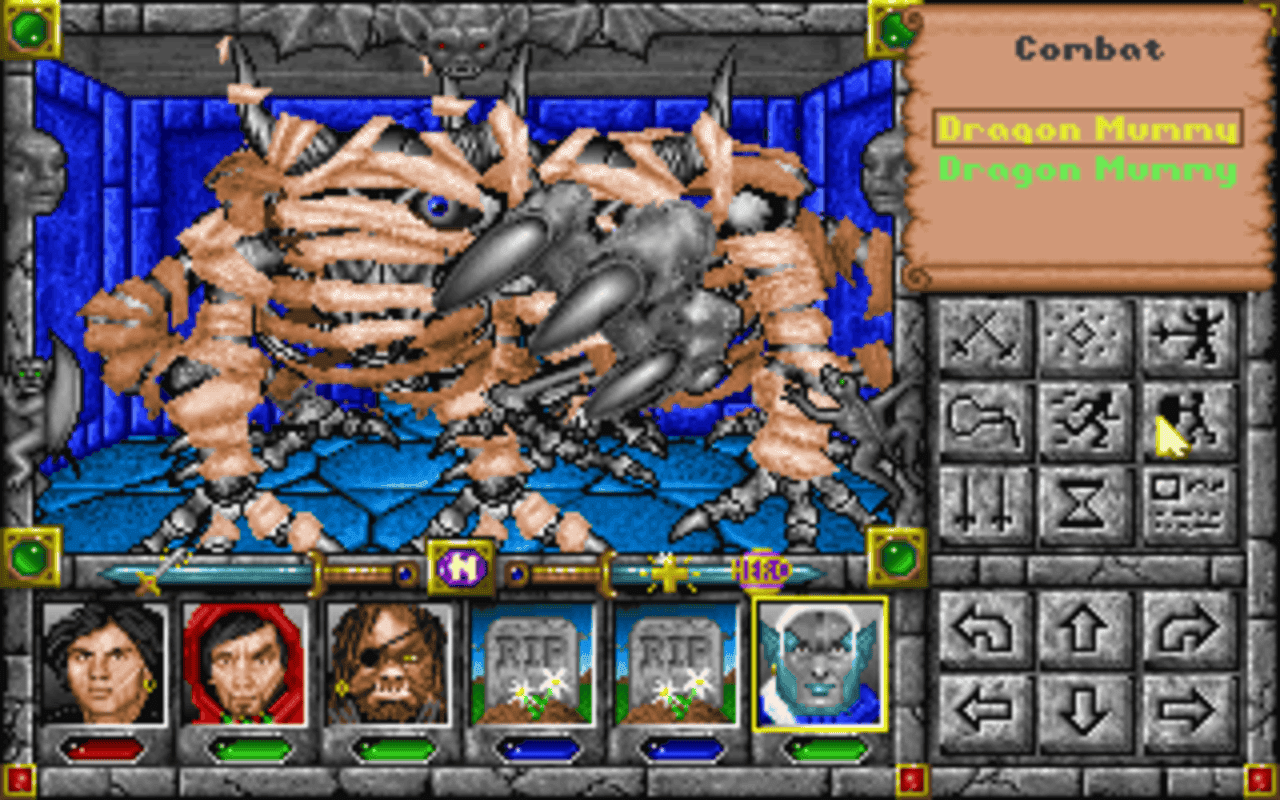
Task: Use the hook-shaped Use item icon
Action: click(x=980, y=420)
